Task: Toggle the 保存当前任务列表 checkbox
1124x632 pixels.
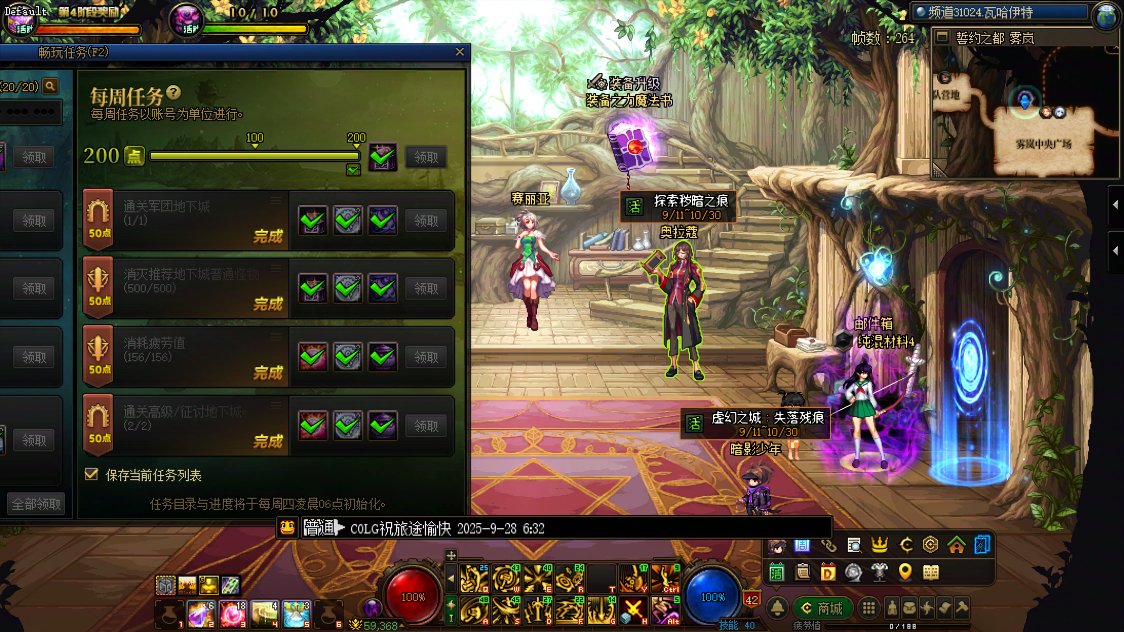Action: click(x=92, y=475)
